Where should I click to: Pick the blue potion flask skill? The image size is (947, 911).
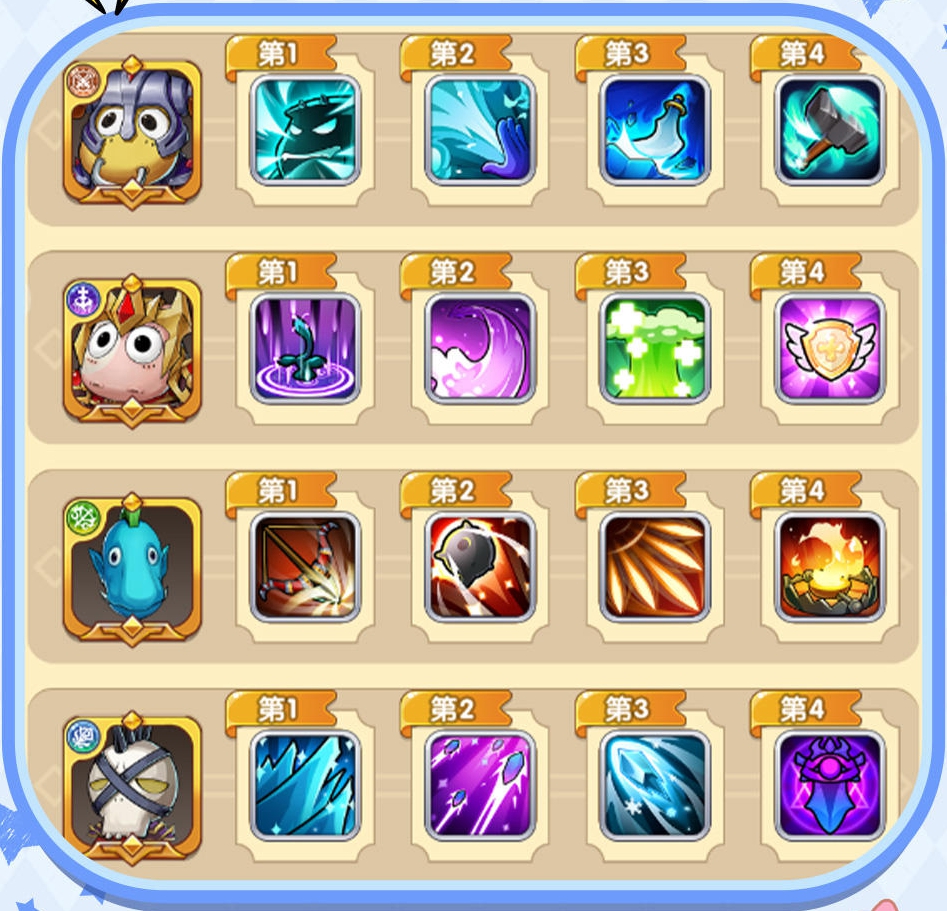pyautogui.click(x=655, y=130)
